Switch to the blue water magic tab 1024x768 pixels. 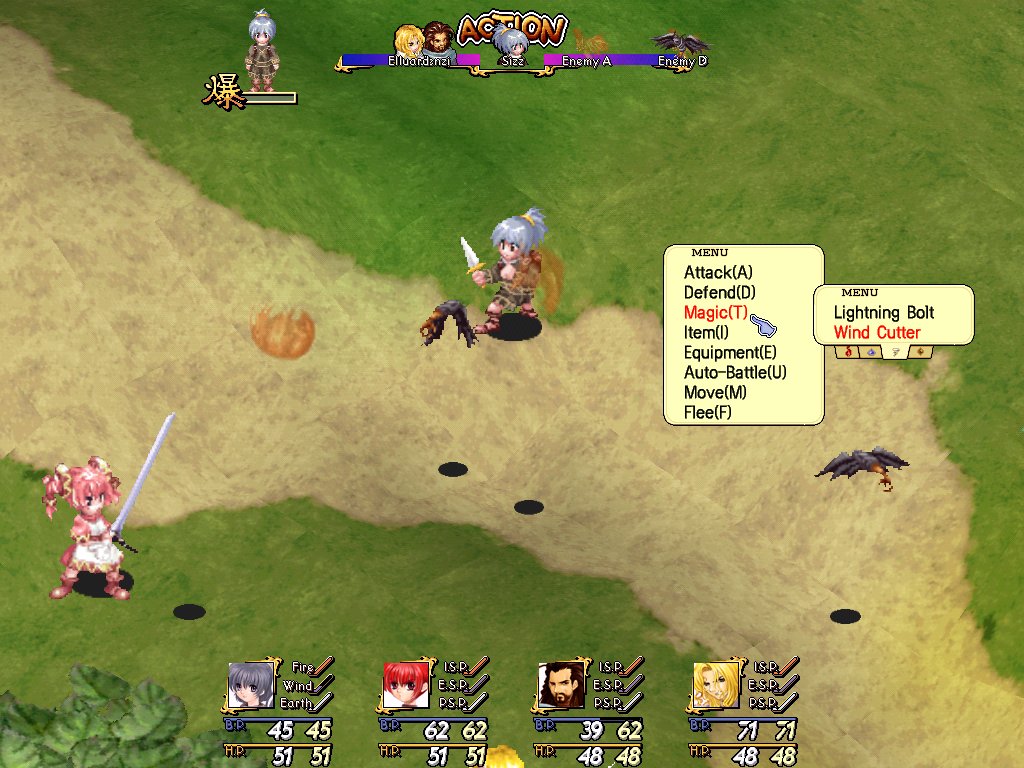[x=872, y=351]
